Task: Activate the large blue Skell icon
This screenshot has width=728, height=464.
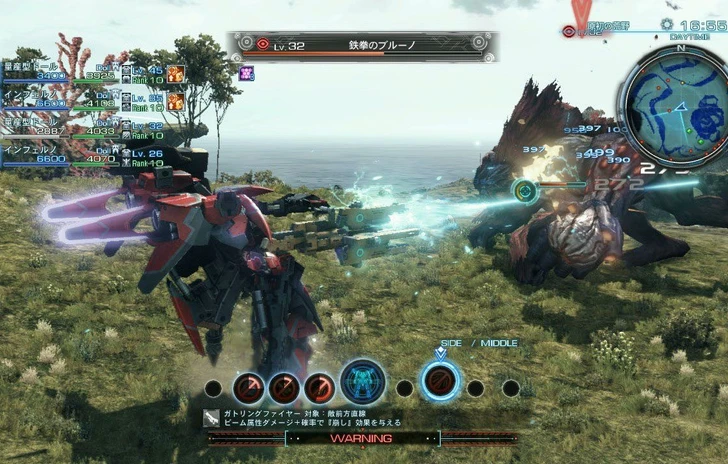Action: pyautogui.click(x=363, y=382)
